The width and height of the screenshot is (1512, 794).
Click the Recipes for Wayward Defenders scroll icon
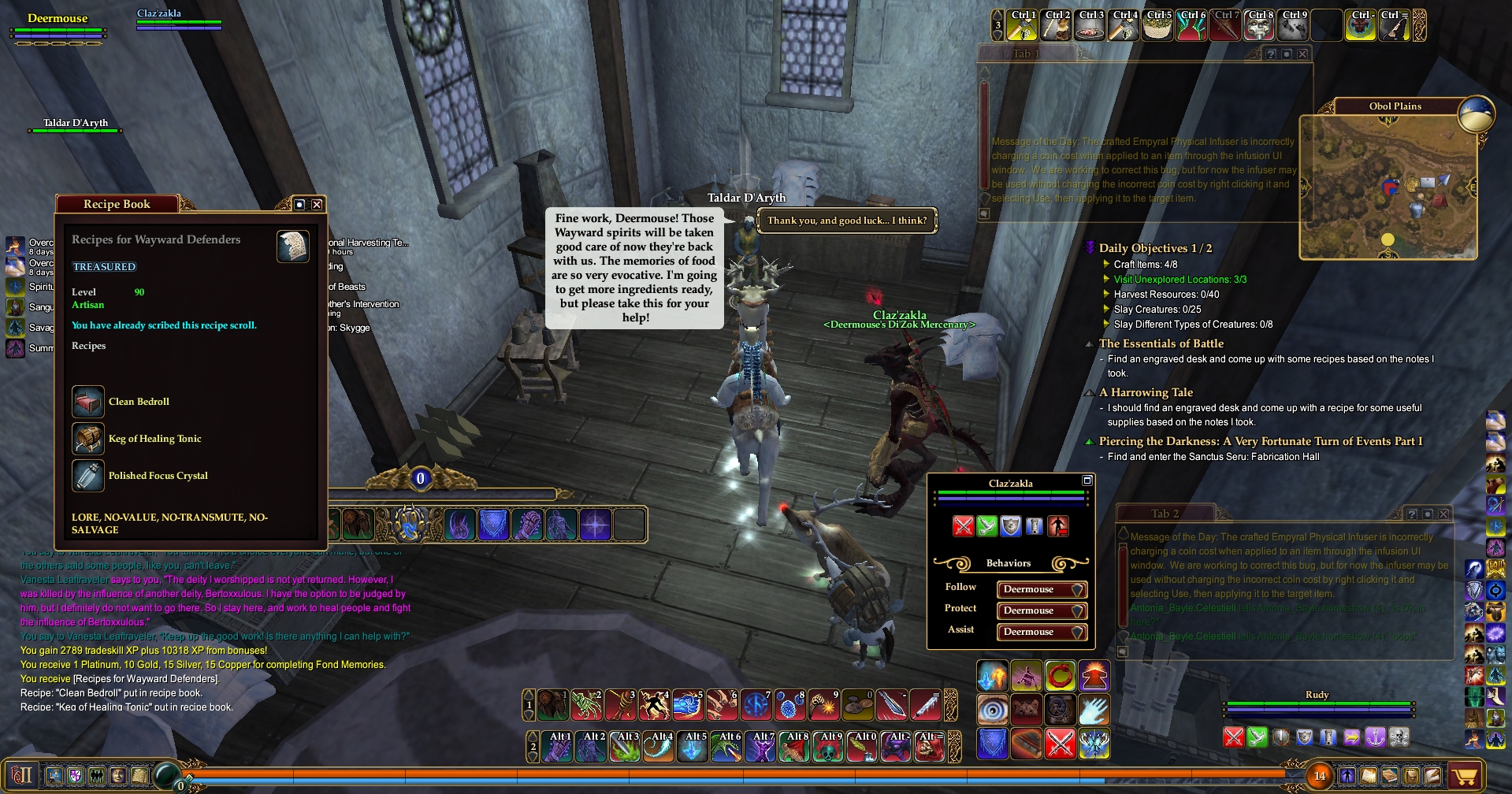pos(292,247)
